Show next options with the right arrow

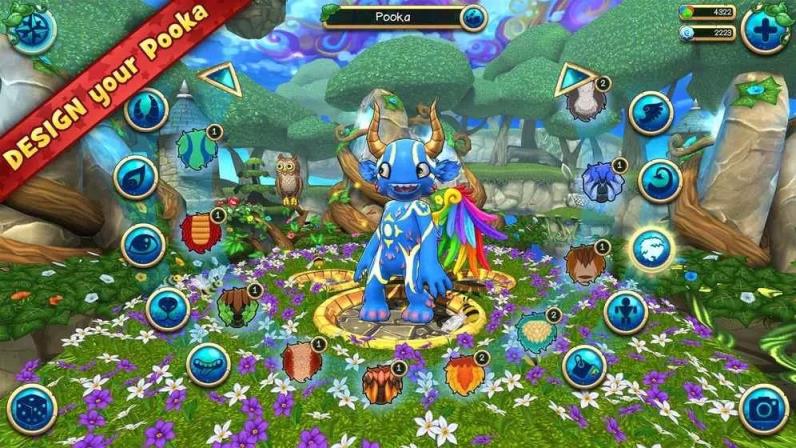pos(574,78)
